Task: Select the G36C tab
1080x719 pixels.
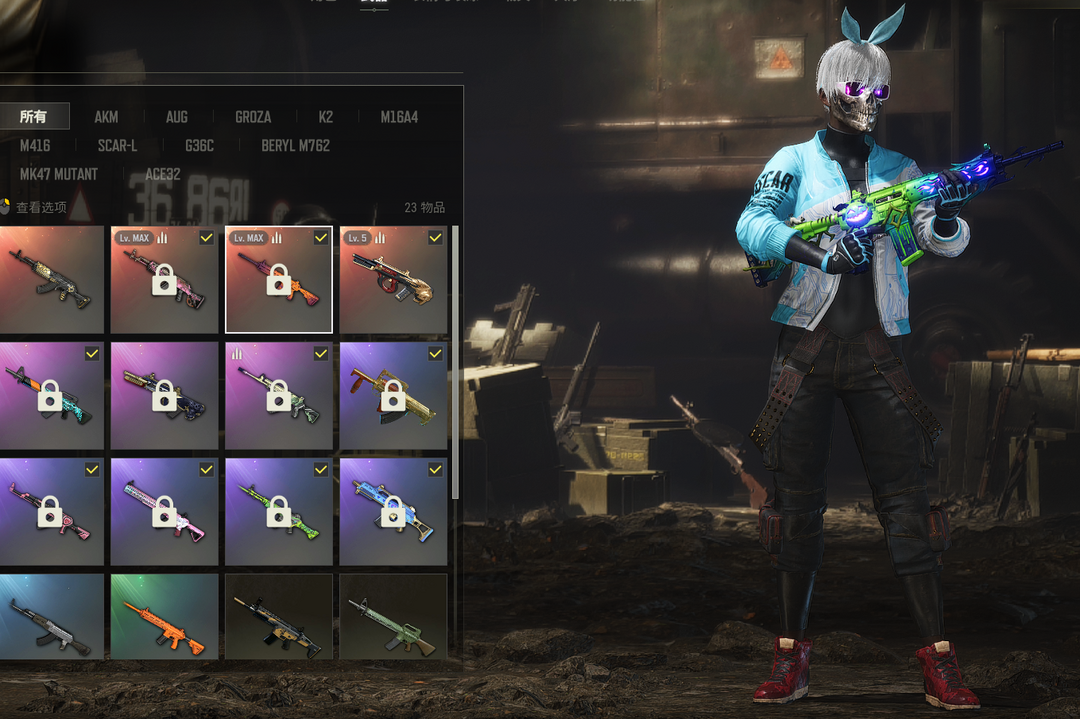Action: (199, 146)
